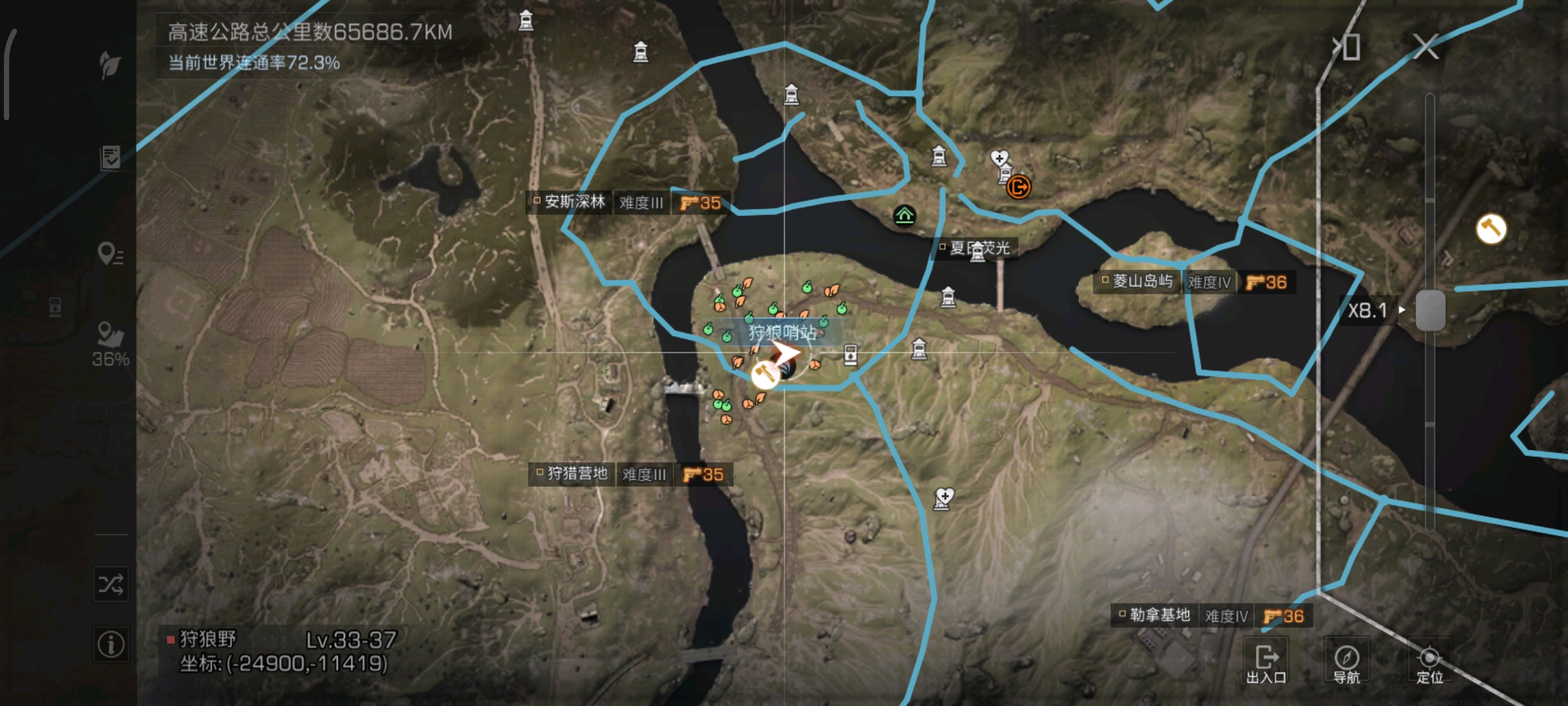Select the 安斯深林 location label

click(x=575, y=202)
